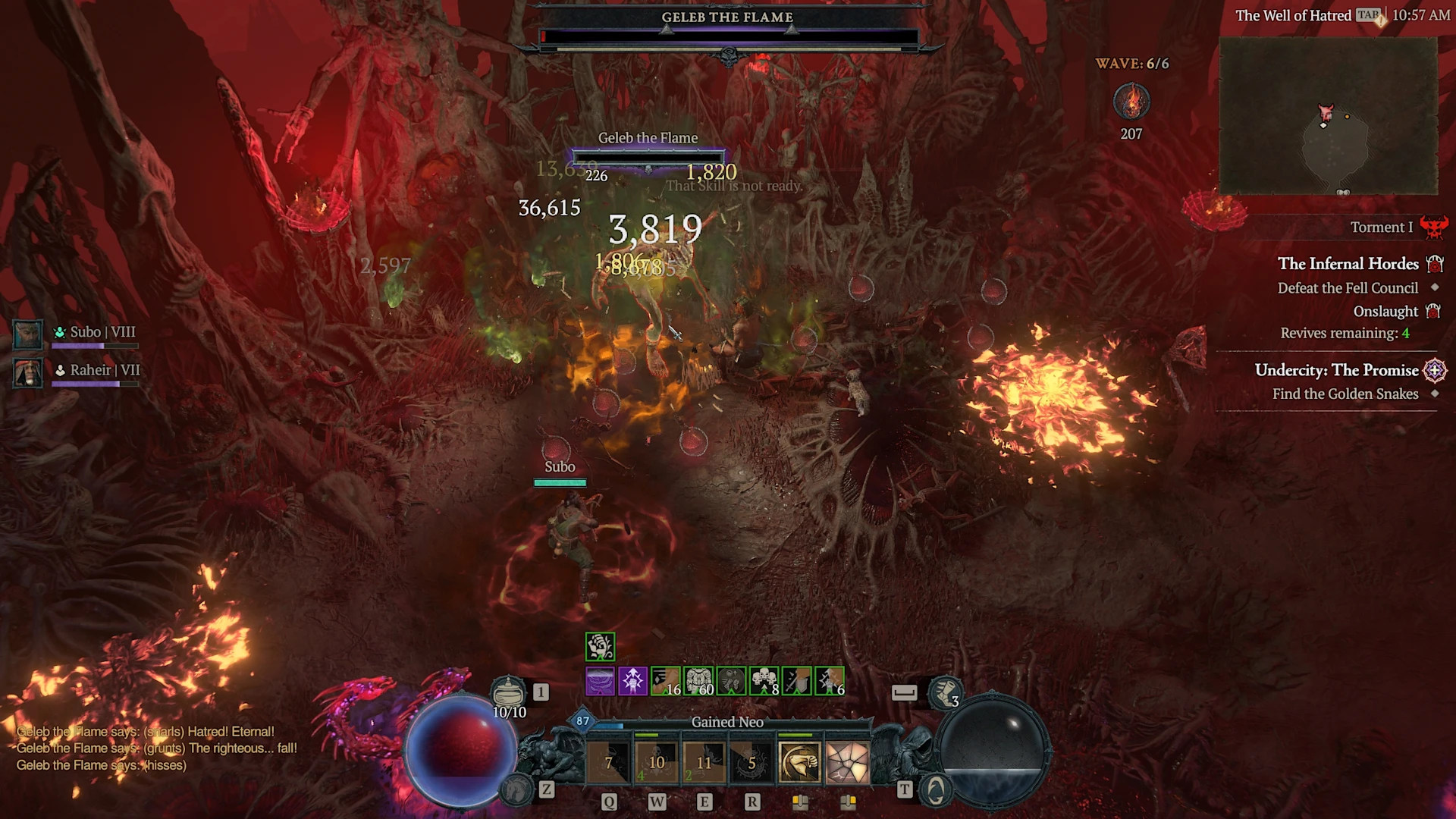This screenshot has width=1456, height=819.
Task: Trigger the Q skill on cooldown 7
Action: (609, 763)
